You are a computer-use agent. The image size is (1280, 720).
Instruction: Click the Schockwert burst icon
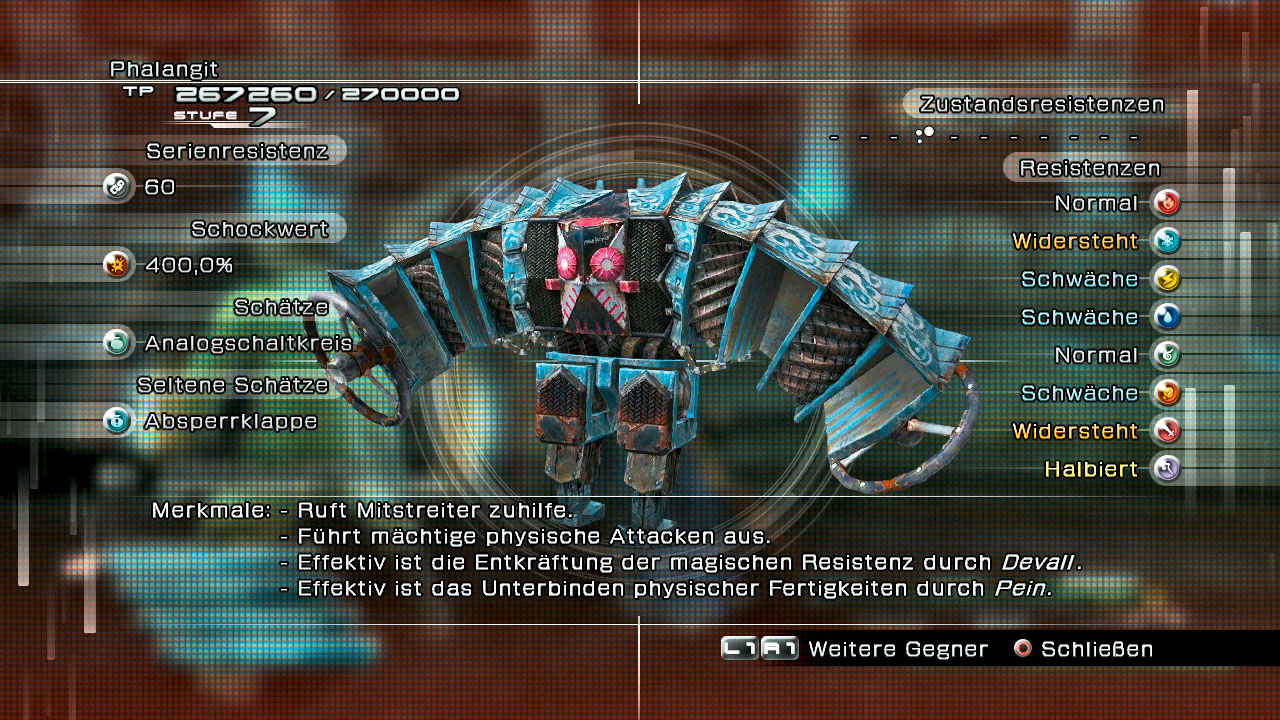119,265
